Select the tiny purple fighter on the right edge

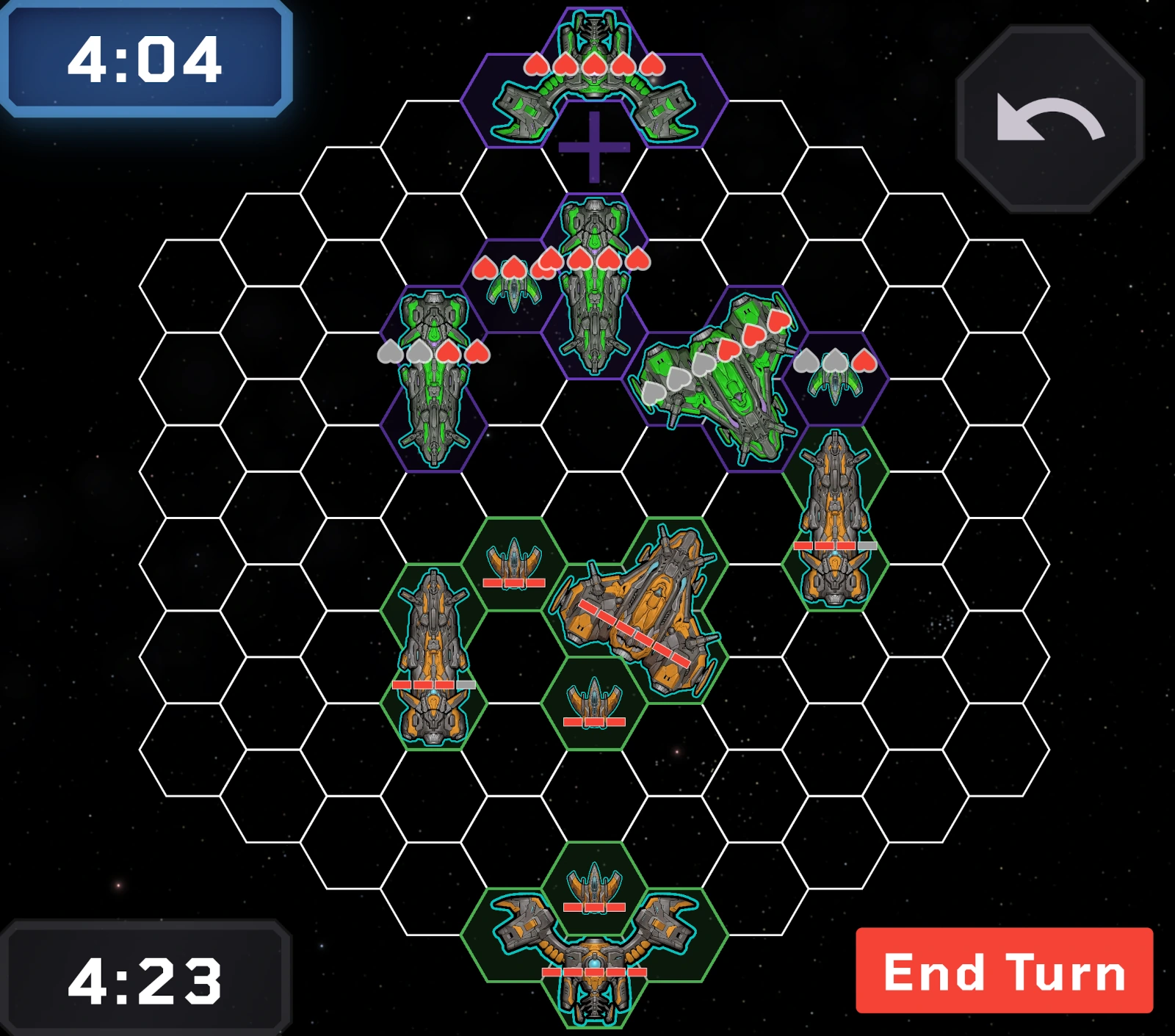tap(837, 385)
